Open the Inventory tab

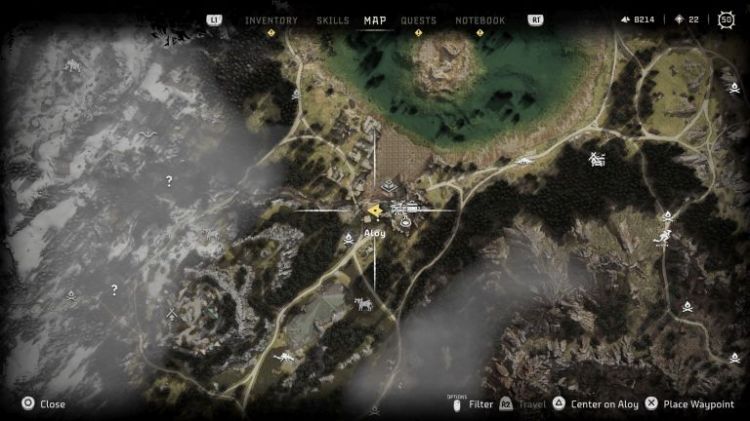click(x=271, y=20)
